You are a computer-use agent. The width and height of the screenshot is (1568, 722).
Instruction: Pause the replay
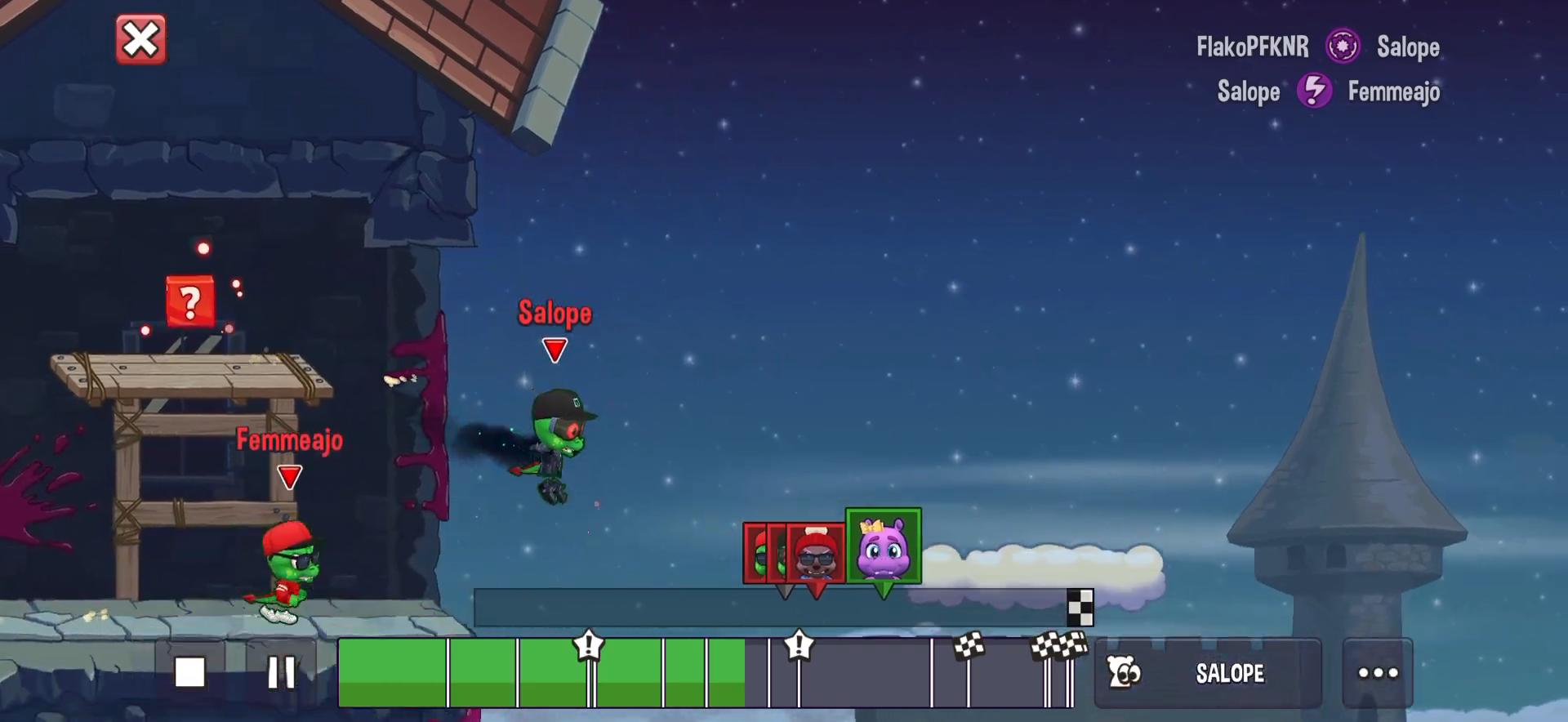pos(282,672)
